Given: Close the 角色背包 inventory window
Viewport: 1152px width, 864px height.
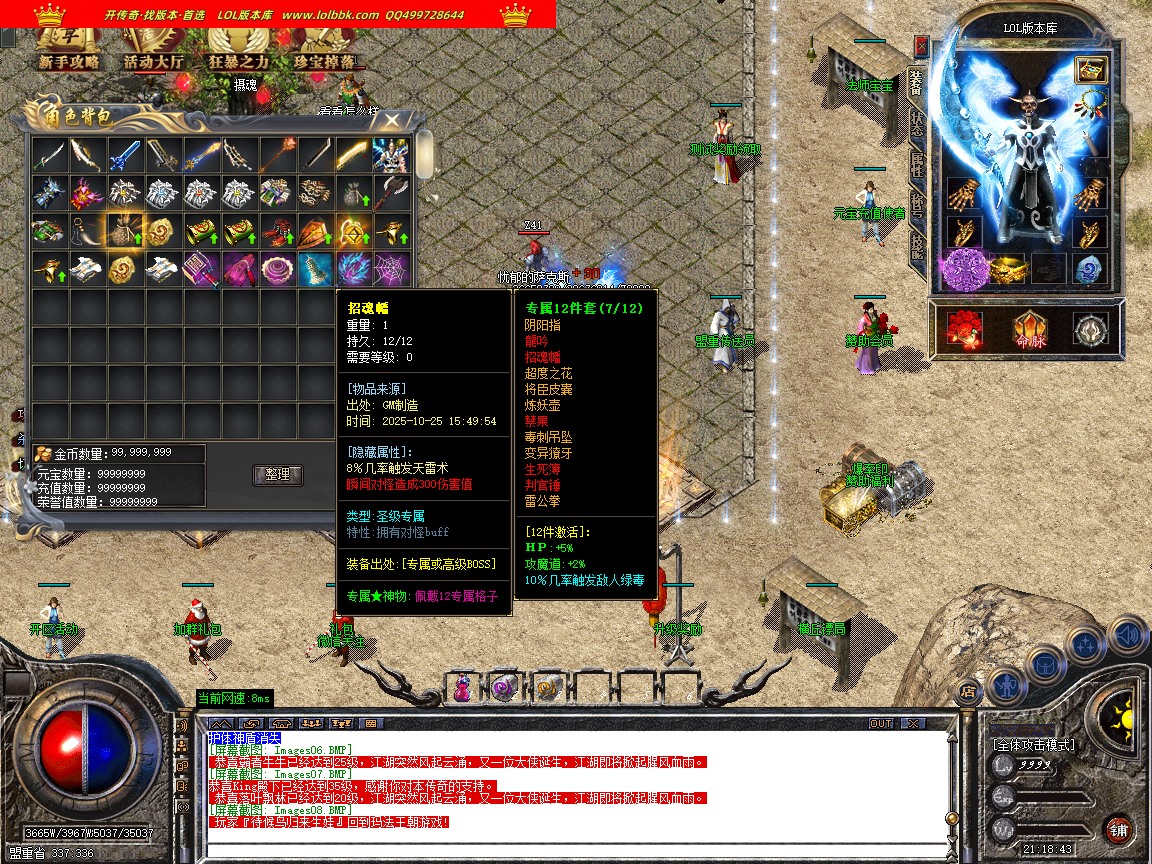Looking at the screenshot, I should point(393,120).
